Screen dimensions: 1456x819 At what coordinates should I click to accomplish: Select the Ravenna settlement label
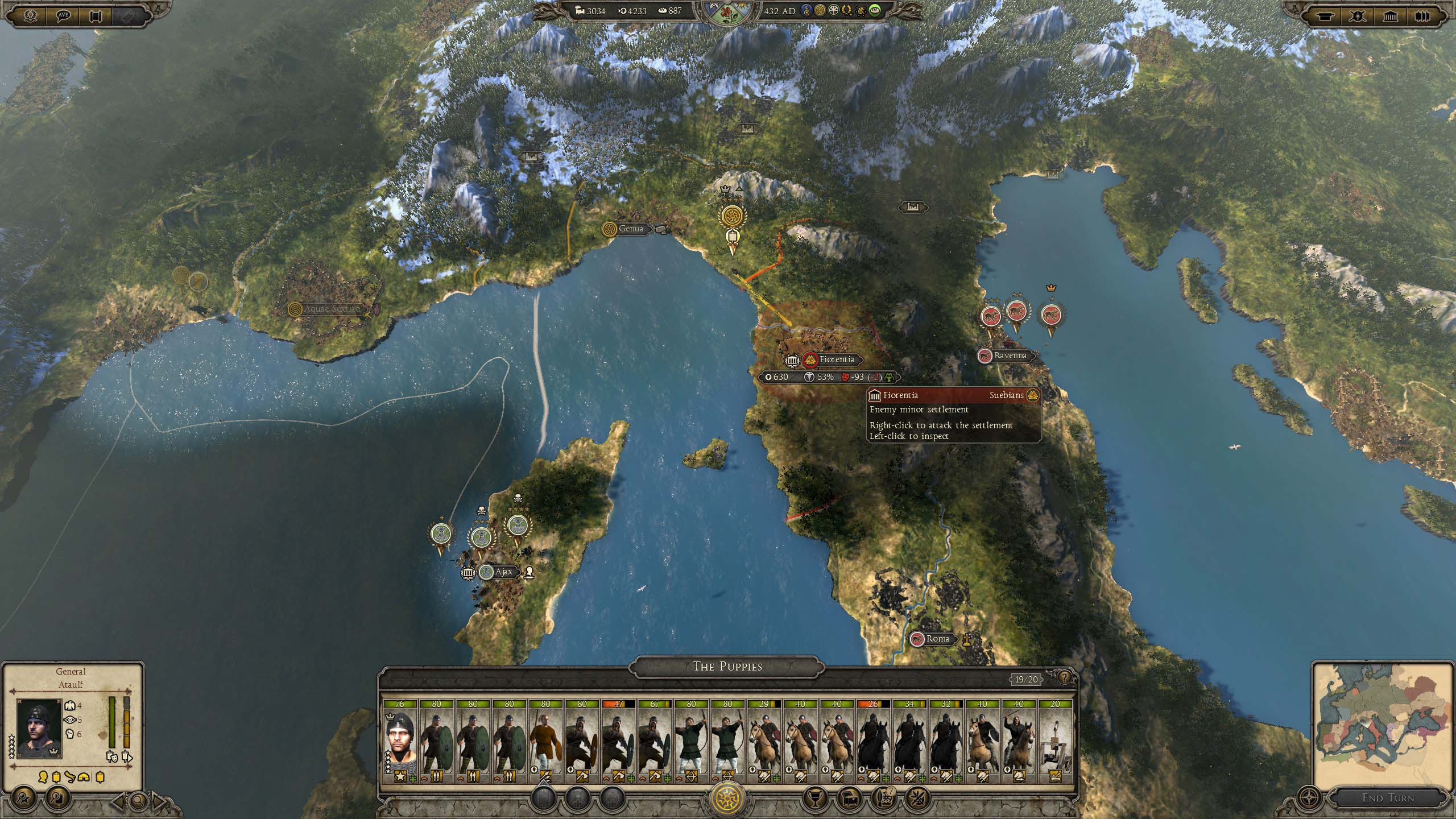tap(1010, 355)
